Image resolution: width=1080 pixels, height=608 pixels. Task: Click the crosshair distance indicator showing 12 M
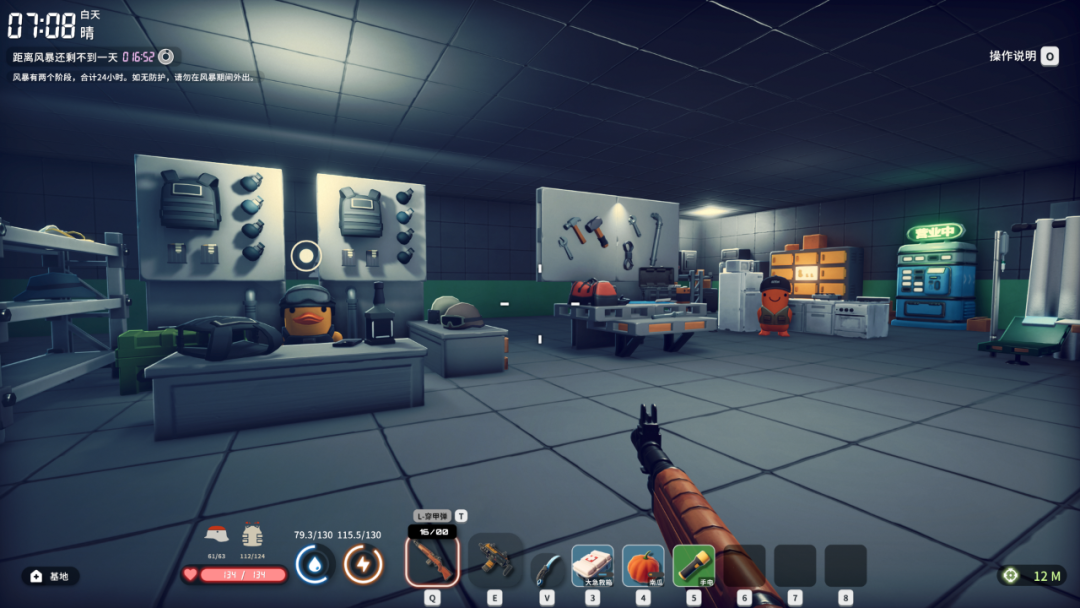tap(1034, 576)
